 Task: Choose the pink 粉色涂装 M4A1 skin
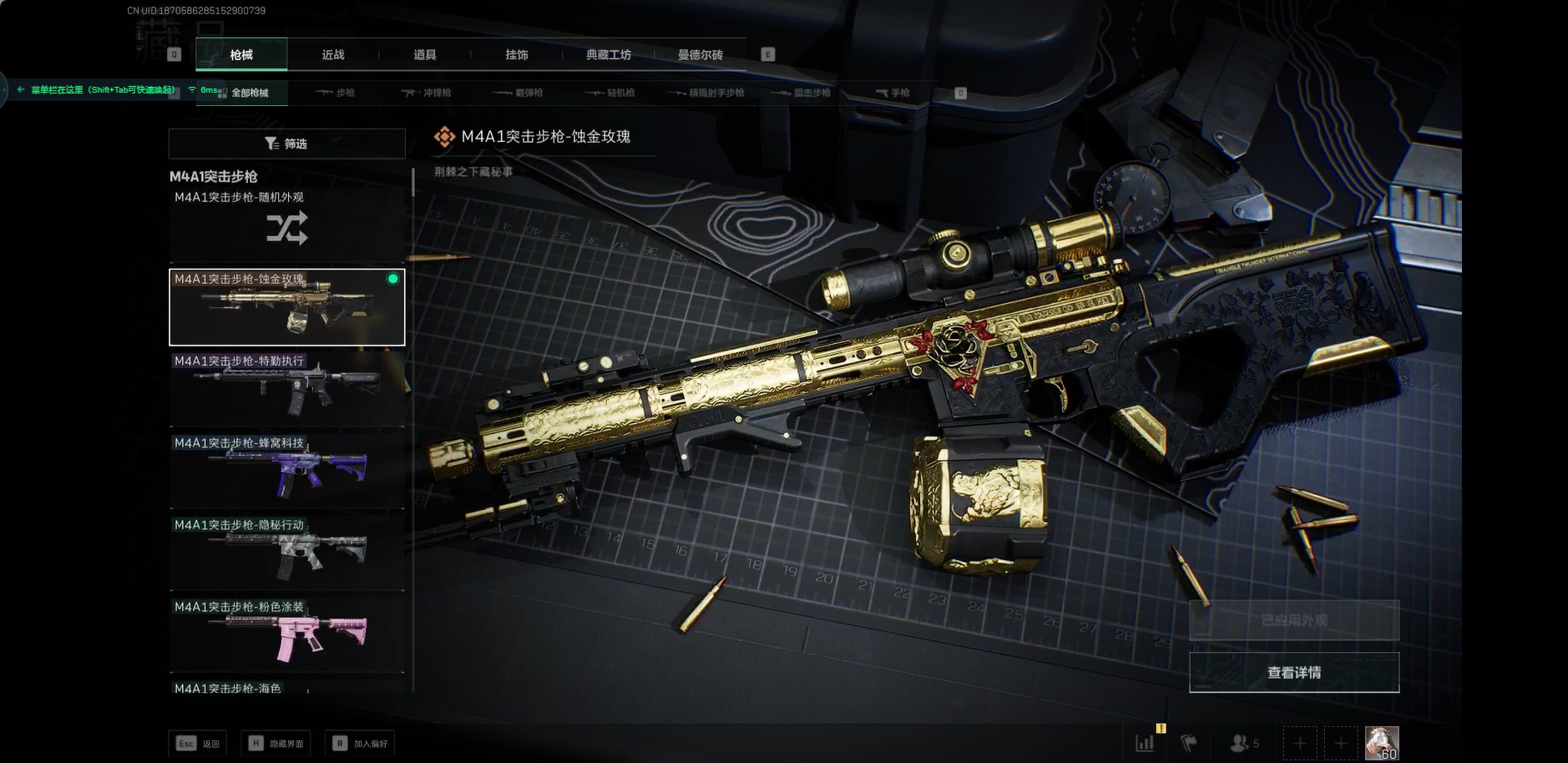tap(286, 634)
